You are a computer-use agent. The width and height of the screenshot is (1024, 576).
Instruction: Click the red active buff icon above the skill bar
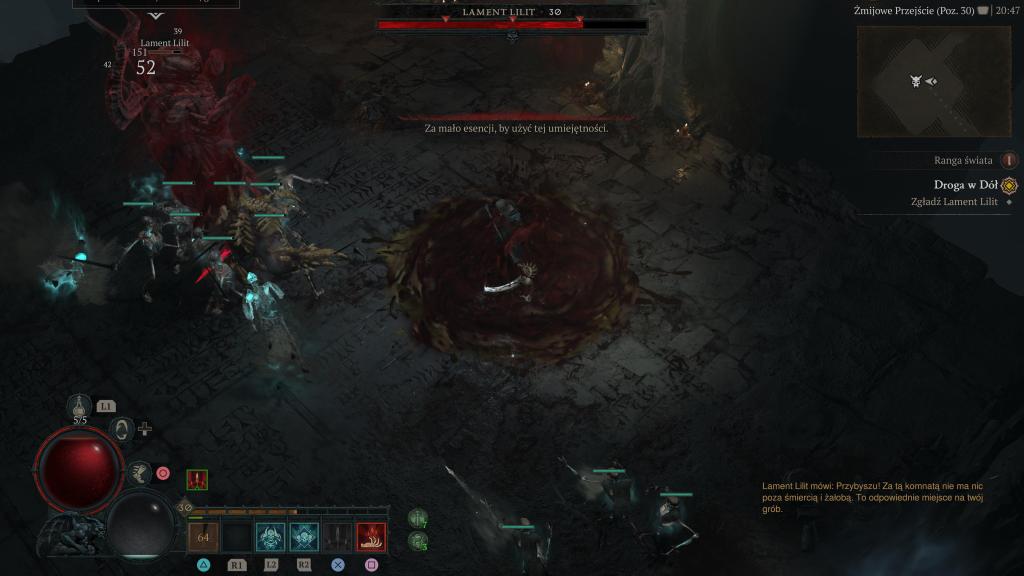pos(197,480)
